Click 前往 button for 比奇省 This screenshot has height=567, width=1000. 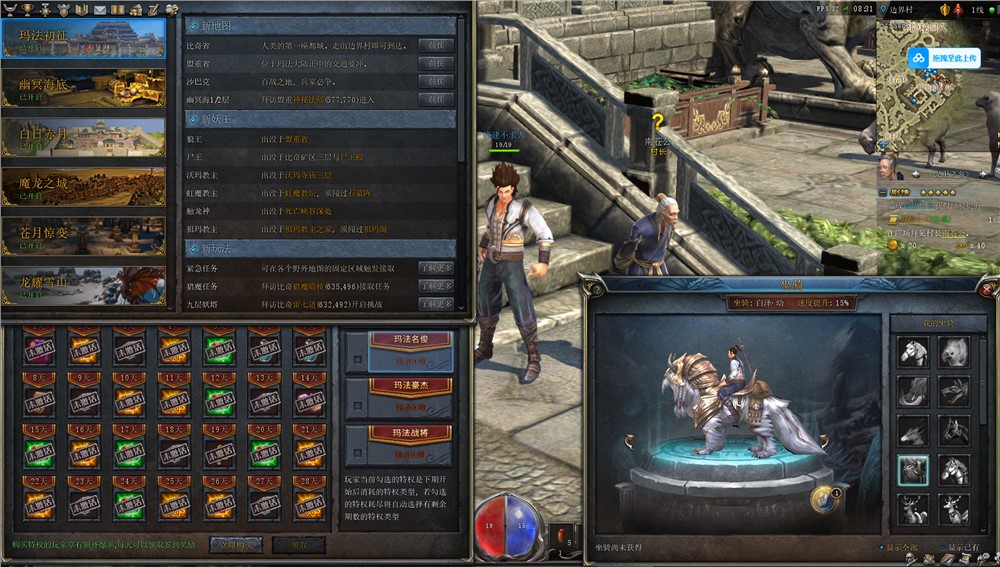pos(436,46)
